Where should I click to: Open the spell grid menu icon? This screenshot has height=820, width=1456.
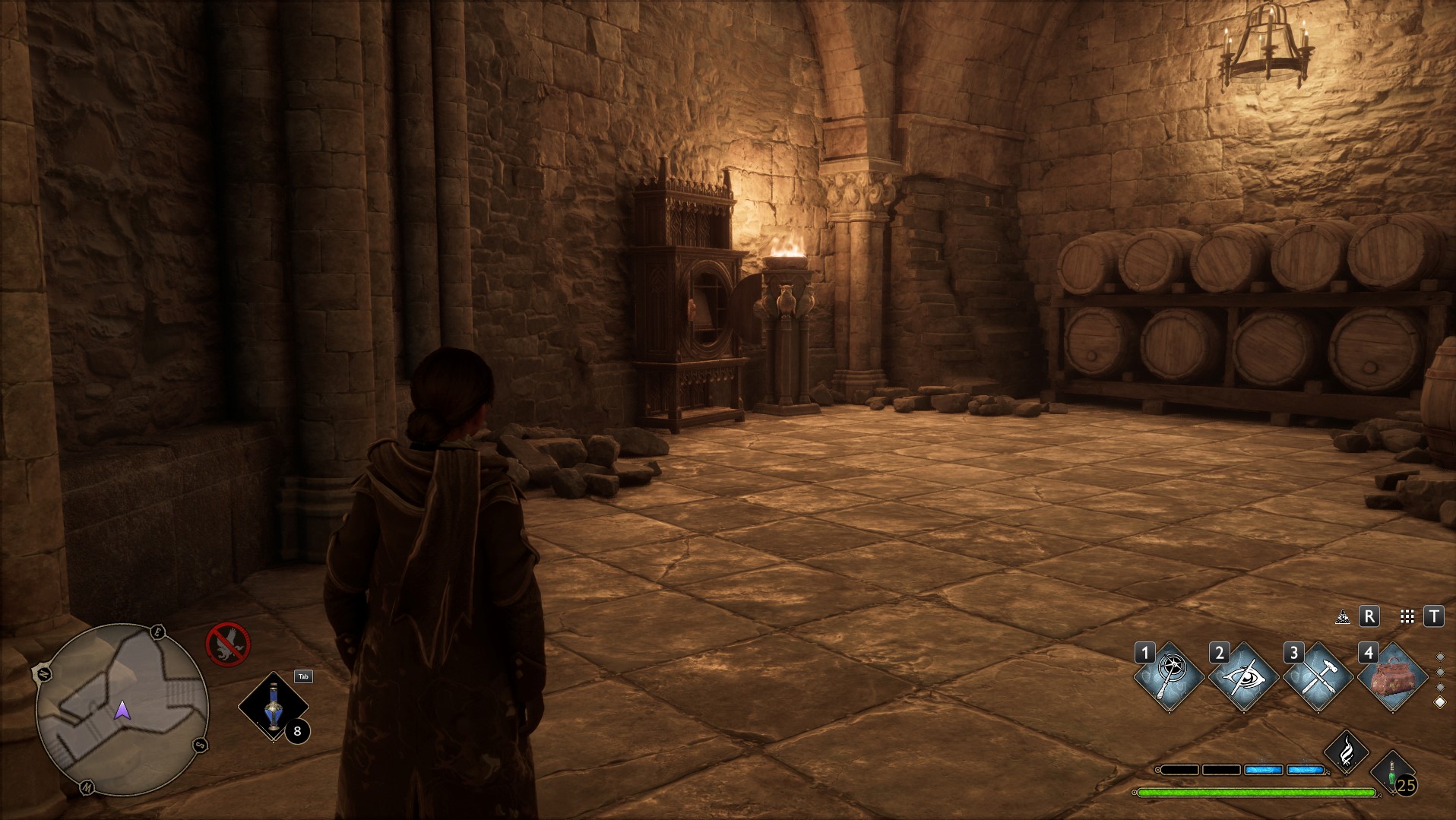(x=1407, y=617)
